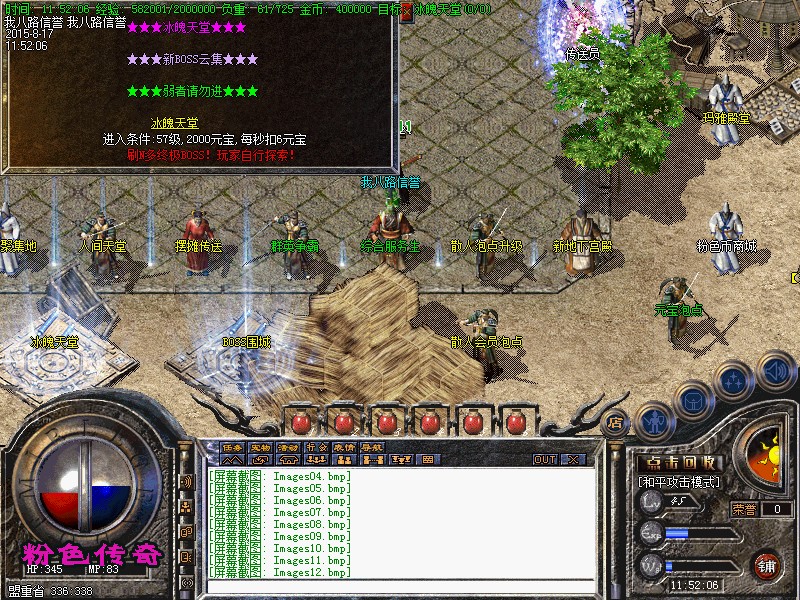Open the character equipment icon
Screen dimensions: 800x600
click(x=654, y=421)
